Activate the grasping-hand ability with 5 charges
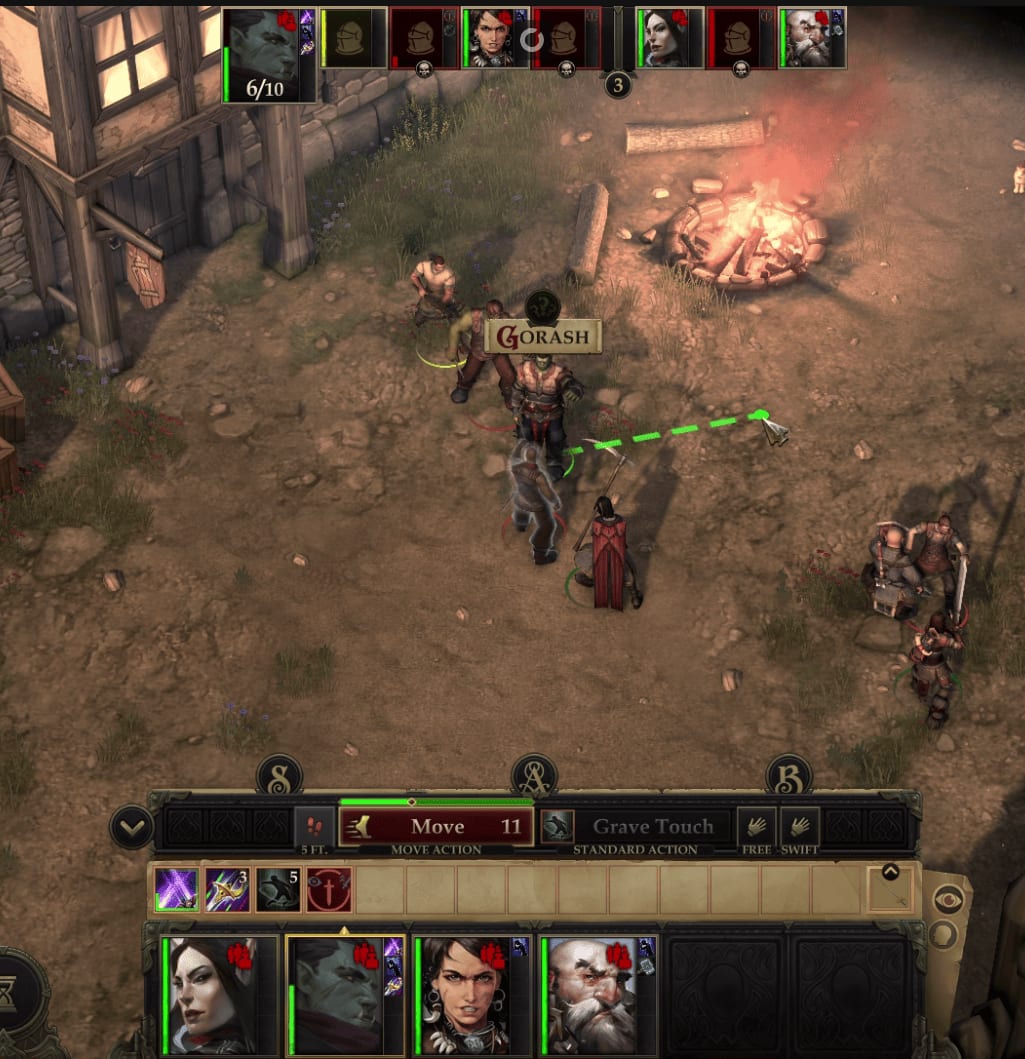 [278, 890]
